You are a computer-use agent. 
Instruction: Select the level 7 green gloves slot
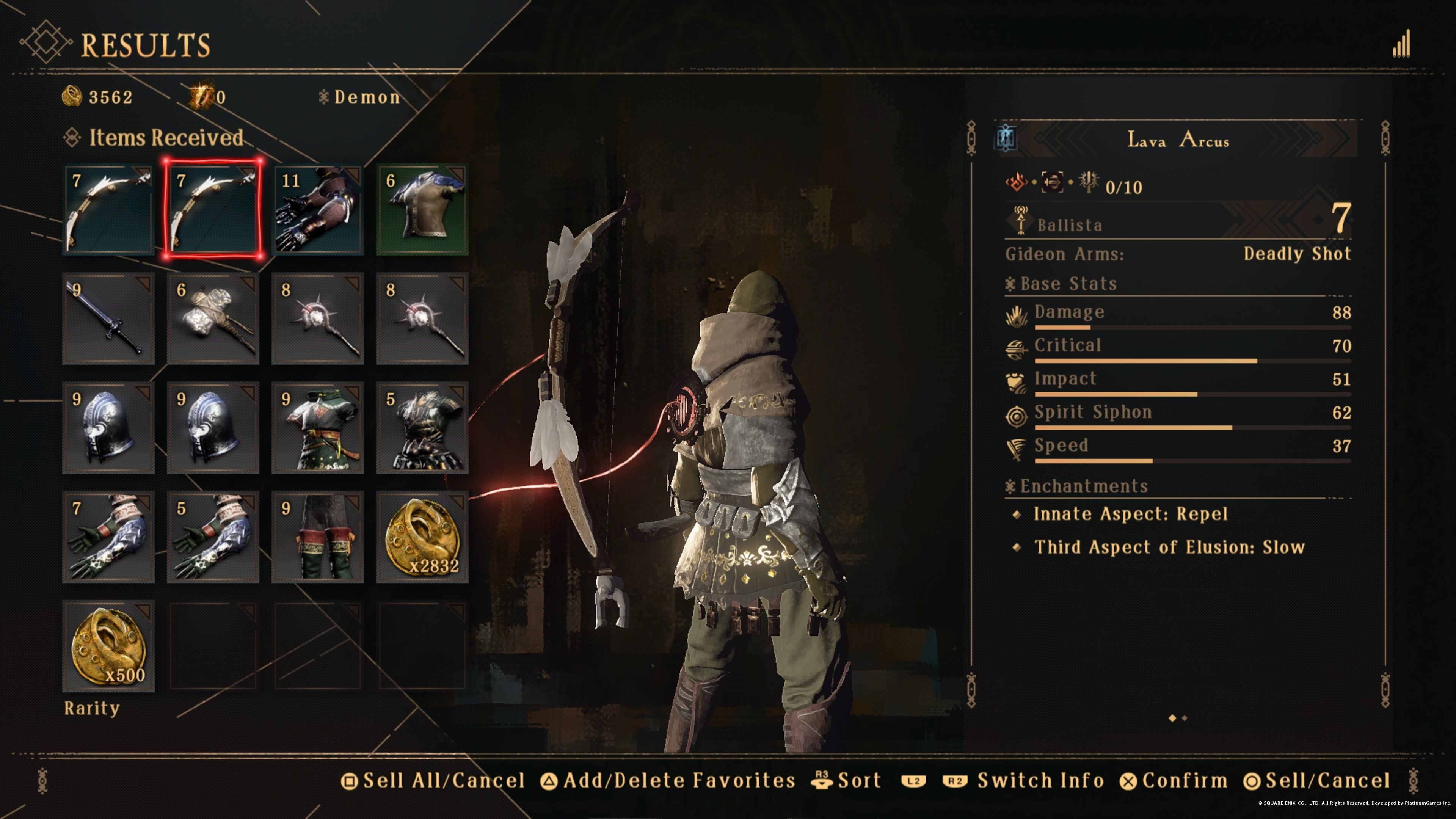[x=108, y=537]
